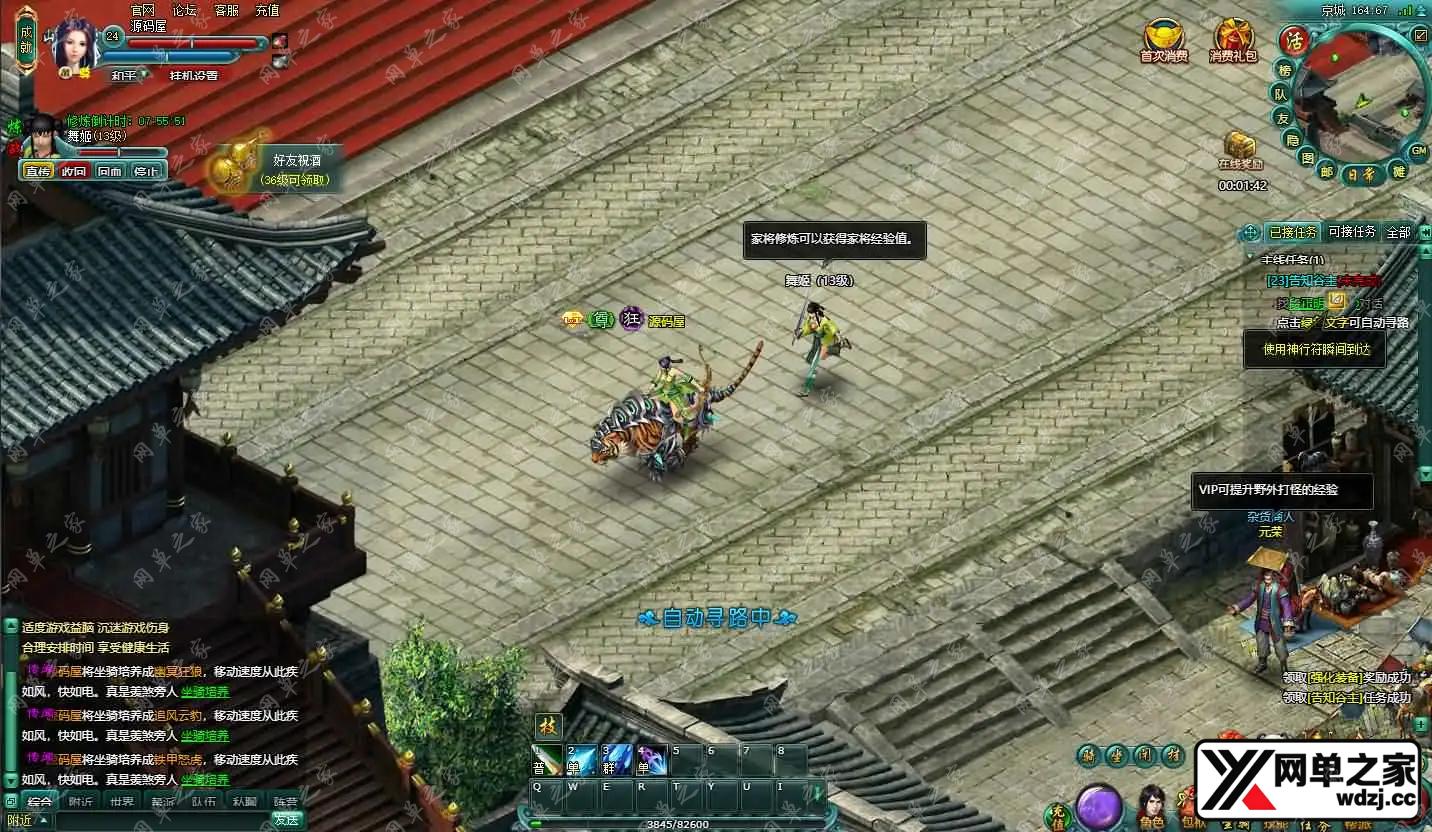Open the 首次消费 gold ingot icon
Viewport: 1432px width, 832px height.
(1163, 38)
